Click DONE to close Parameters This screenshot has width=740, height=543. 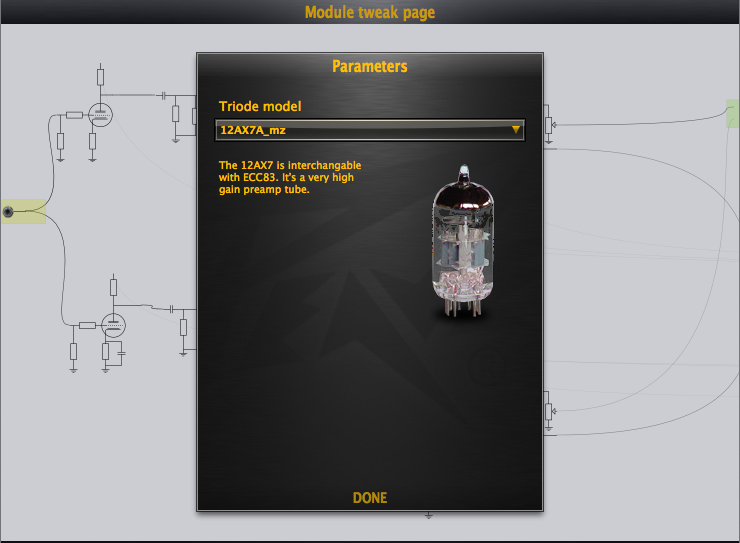point(370,498)
